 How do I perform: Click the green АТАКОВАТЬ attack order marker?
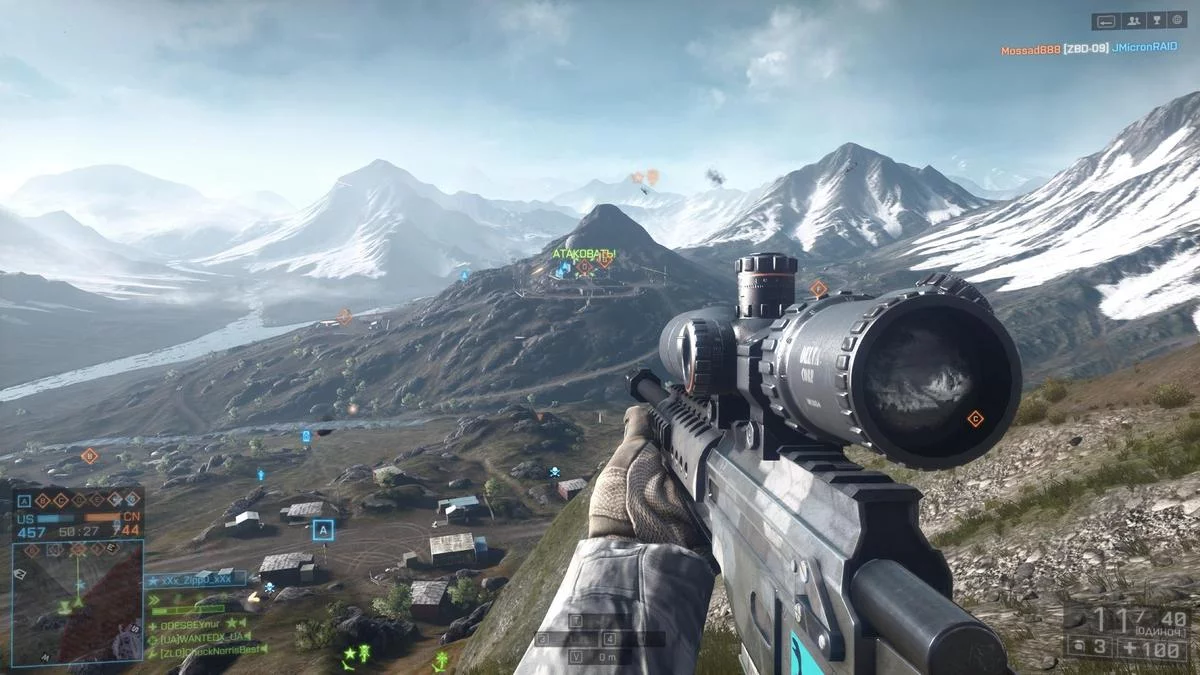(584, 254)
